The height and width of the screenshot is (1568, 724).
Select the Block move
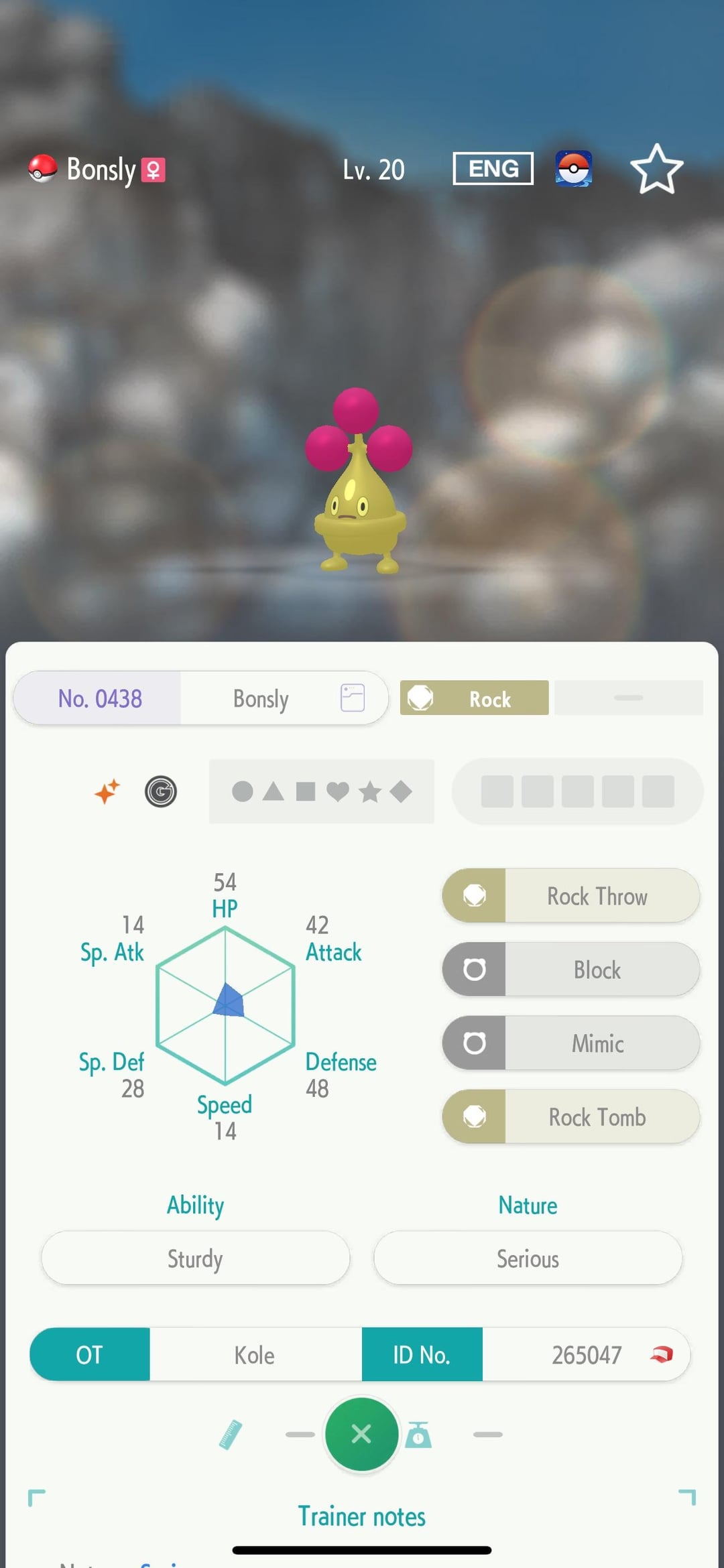tap(570, 970)
